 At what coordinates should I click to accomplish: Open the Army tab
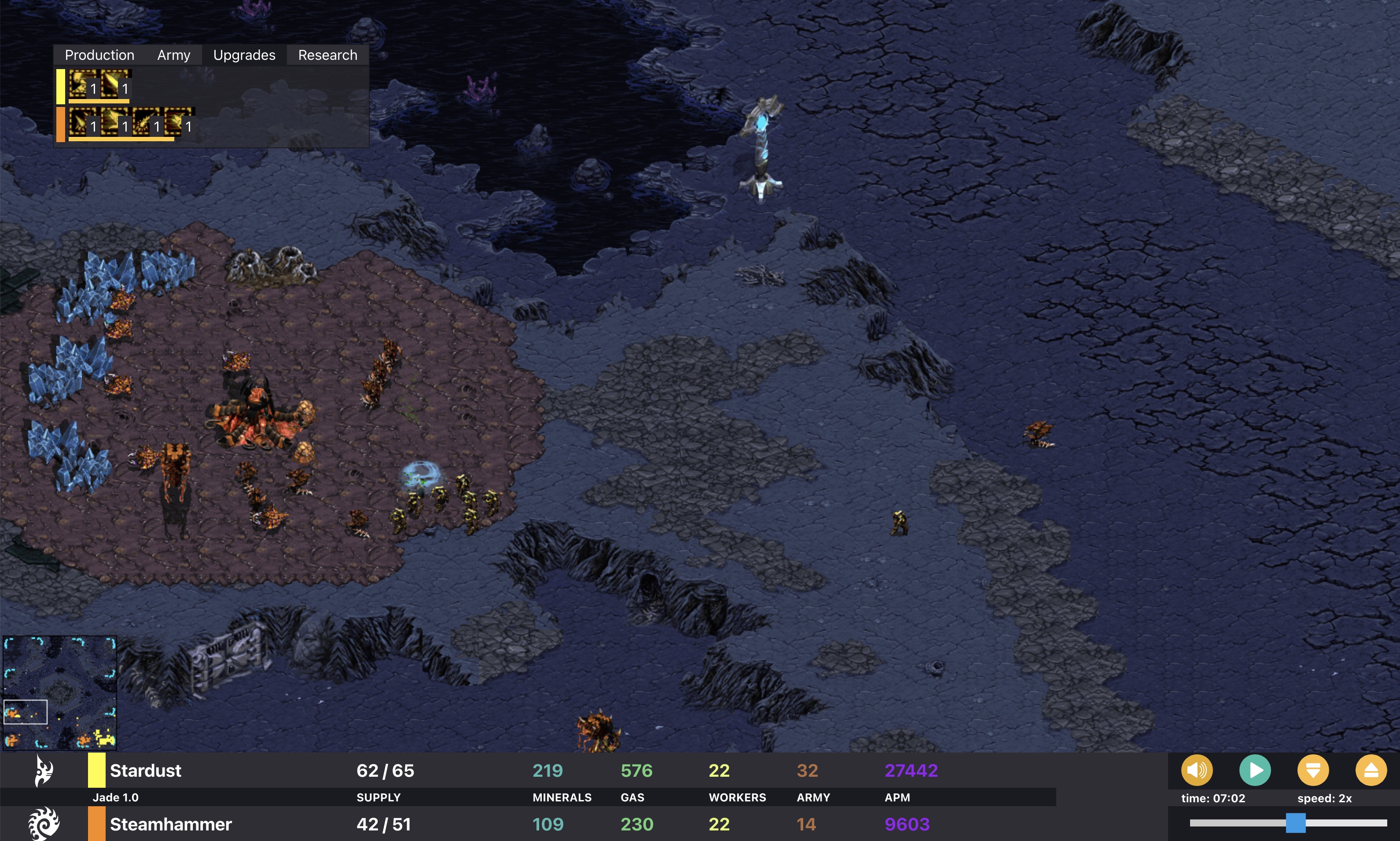click(173, 55)
